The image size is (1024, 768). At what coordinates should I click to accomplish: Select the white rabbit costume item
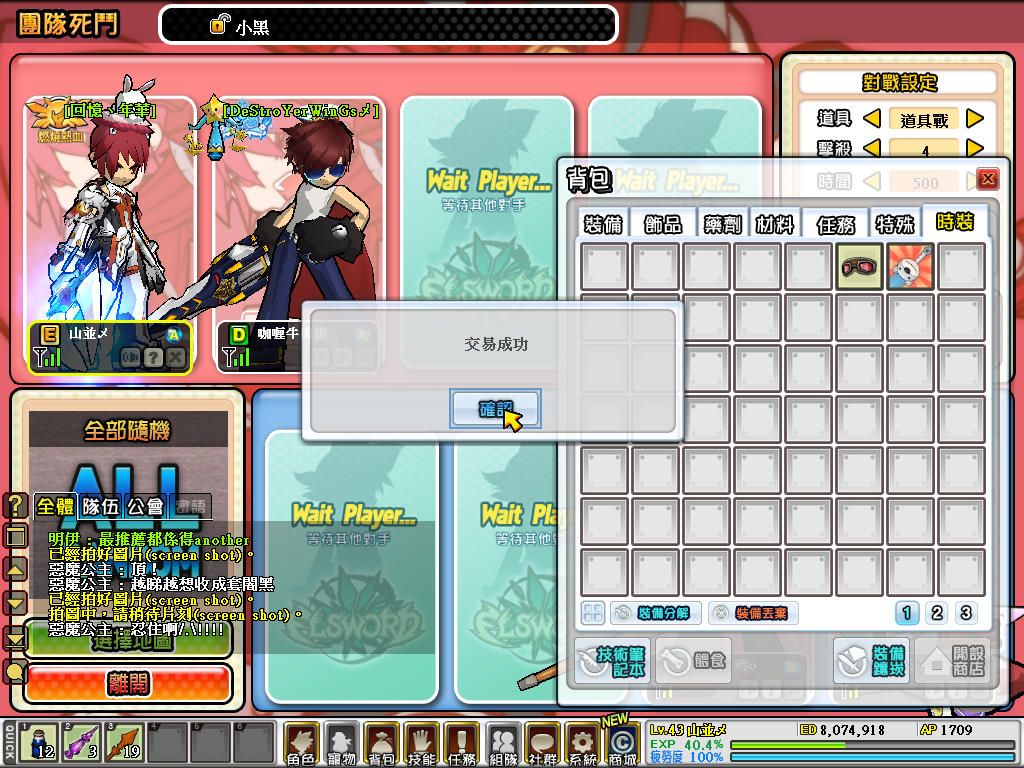910,267
